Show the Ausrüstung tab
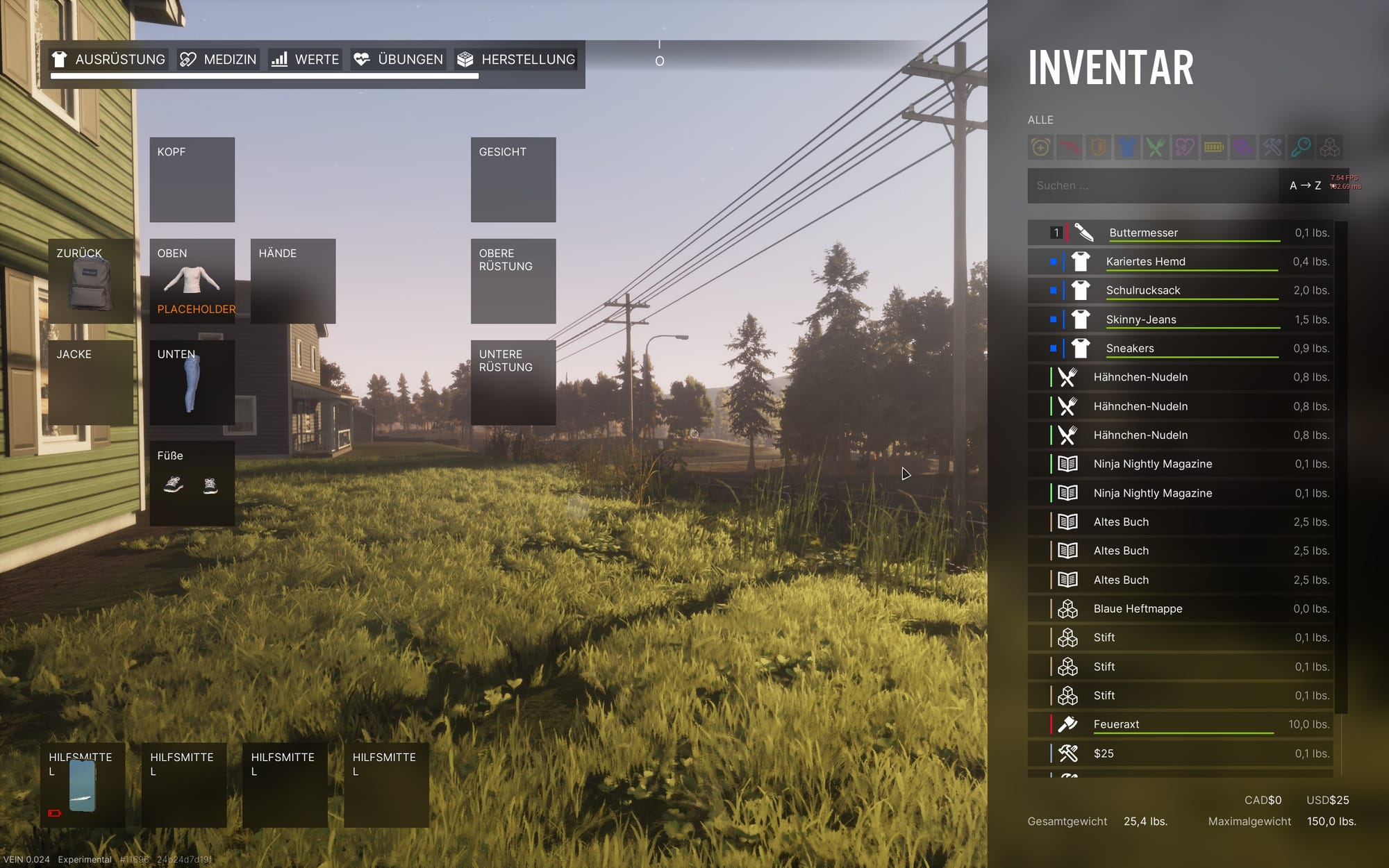1389x868 pixels. (109, 60)
